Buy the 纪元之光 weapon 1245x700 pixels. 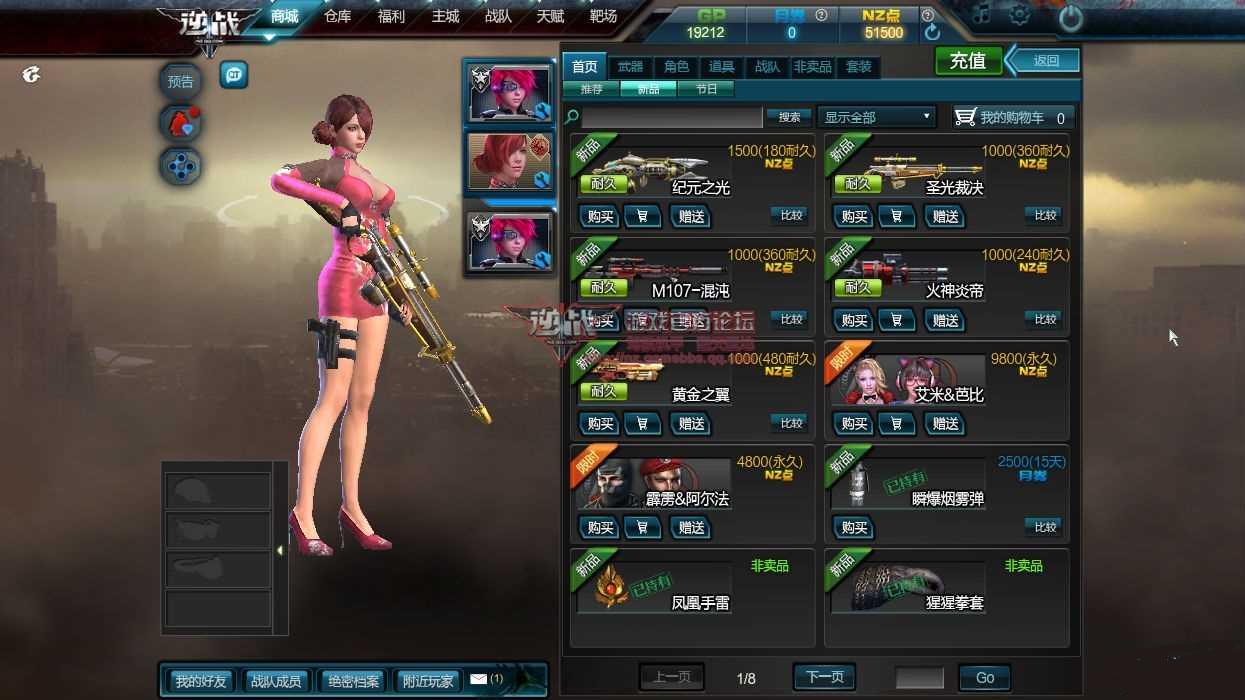point(600,216)
